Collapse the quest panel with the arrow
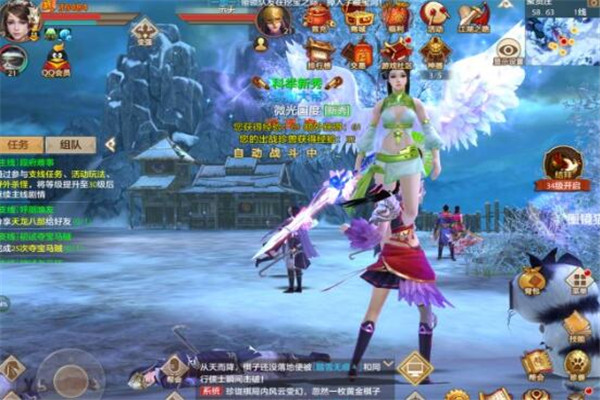600x400 pixels. click(x=109, y=144)
